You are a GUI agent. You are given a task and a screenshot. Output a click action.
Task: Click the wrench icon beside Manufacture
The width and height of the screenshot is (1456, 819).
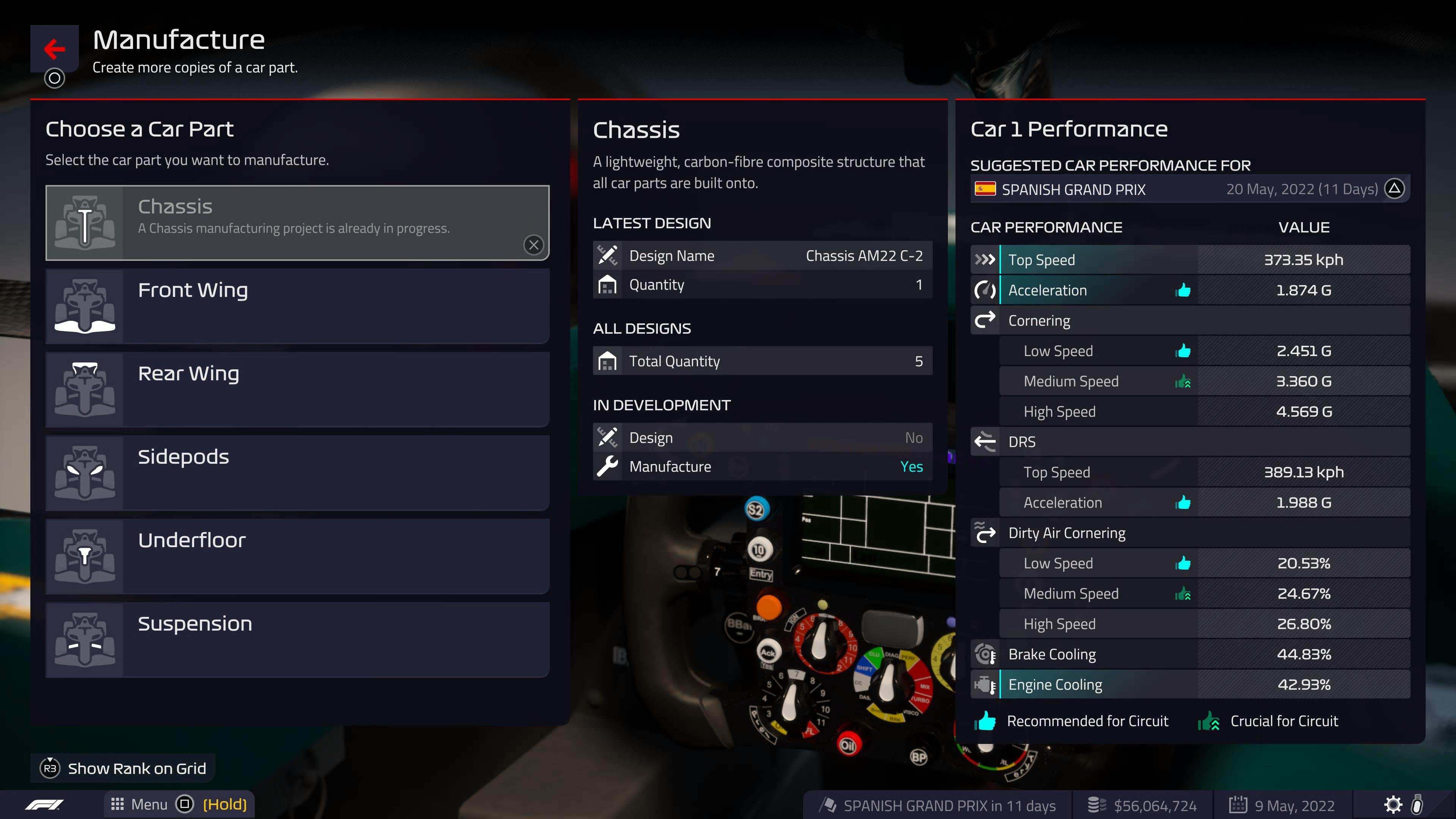(607, 466)
